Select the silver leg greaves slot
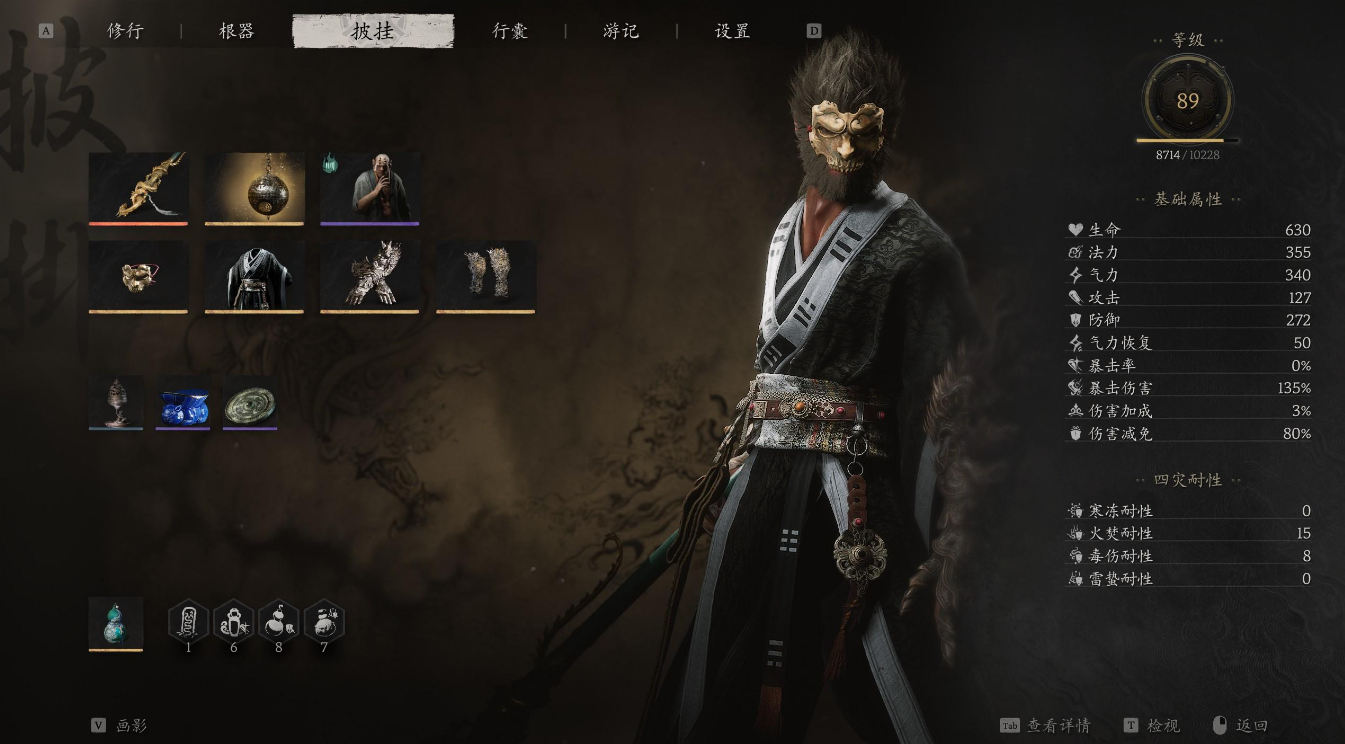The image size is (1345, 744). click(486, 275)
